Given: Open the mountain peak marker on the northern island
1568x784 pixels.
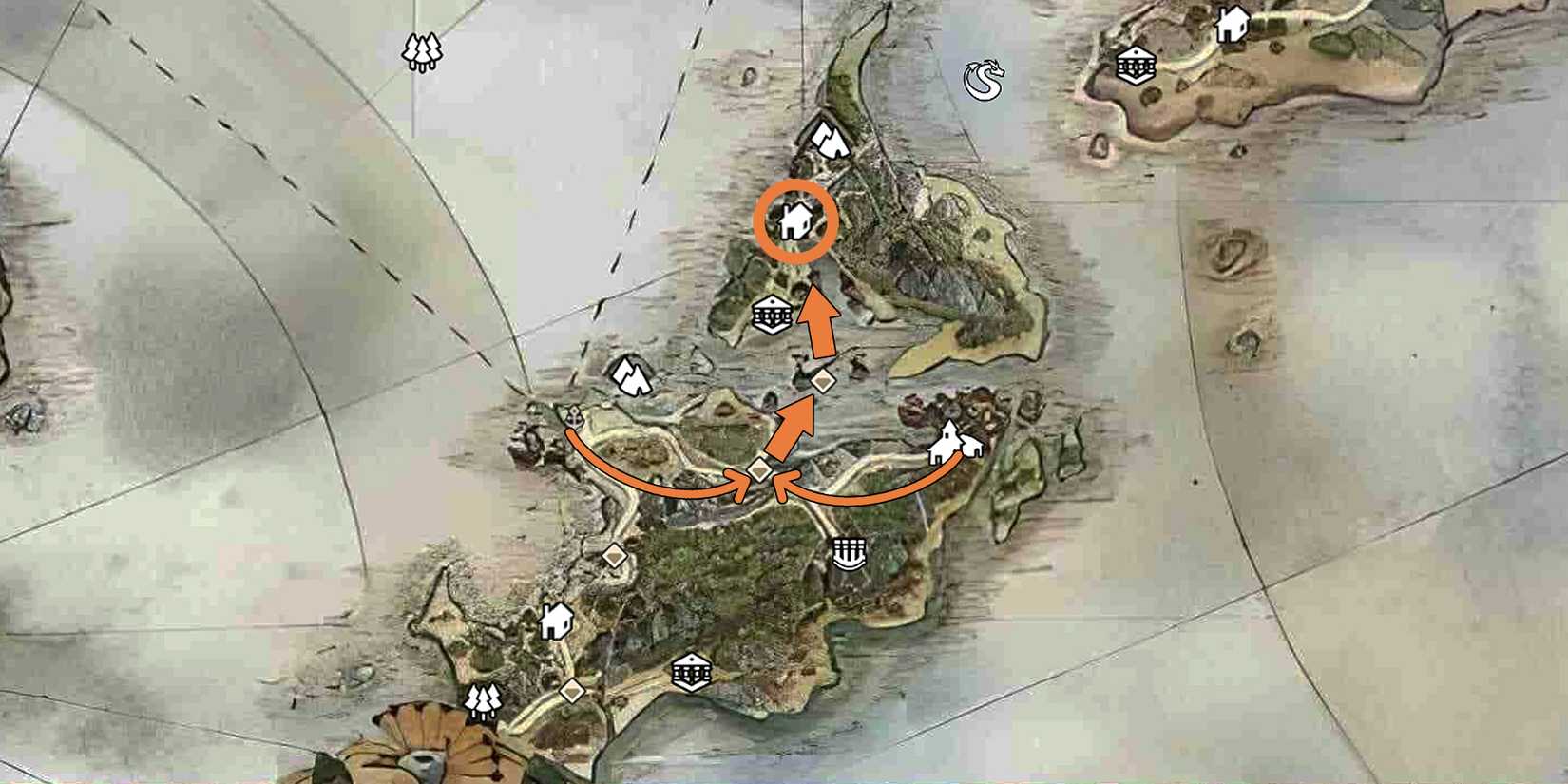Looking at the screenshot, I should click(831, 141).
